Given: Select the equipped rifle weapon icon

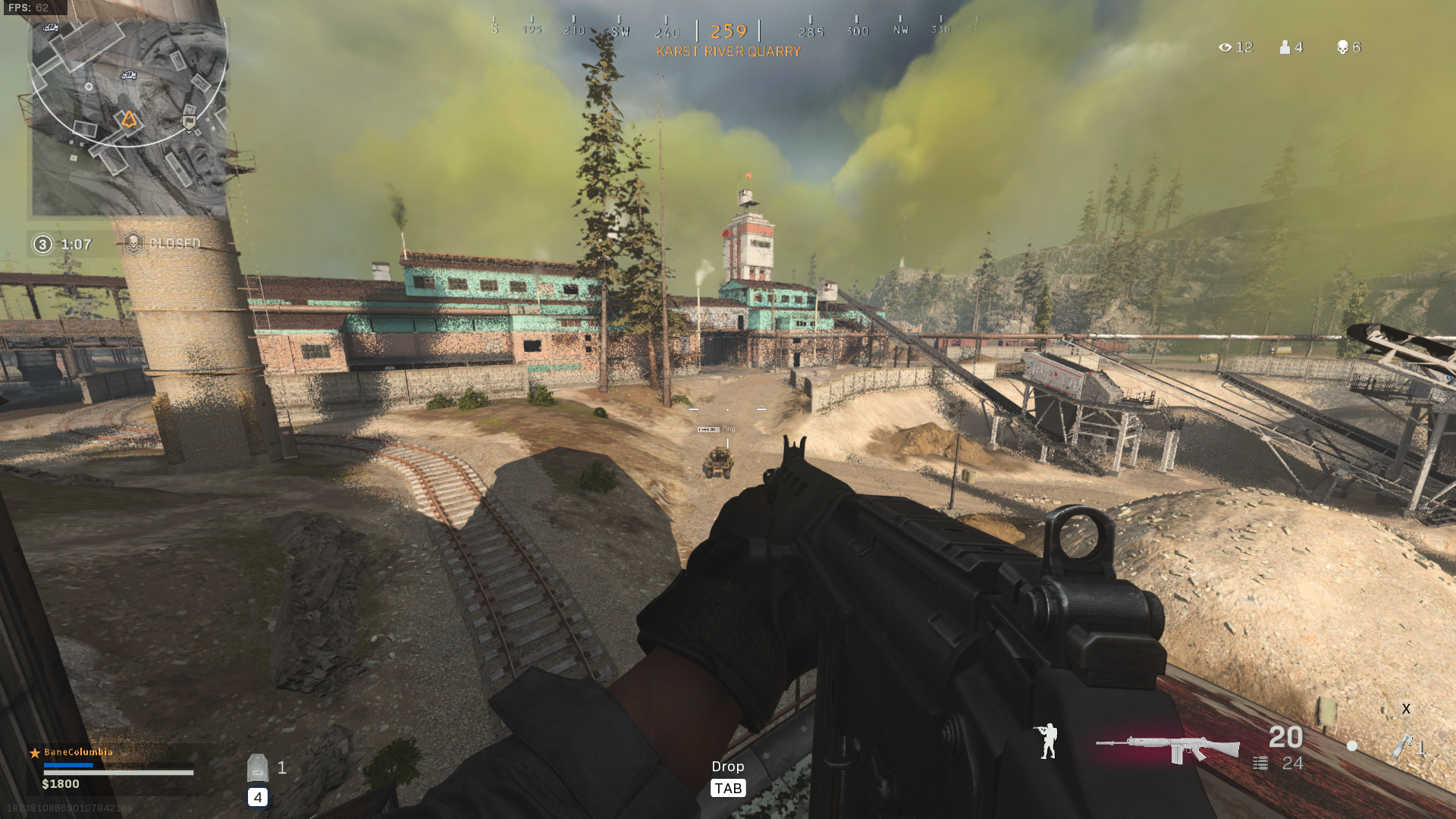Looking at the screenshot, I should [x=1168, y=748].
